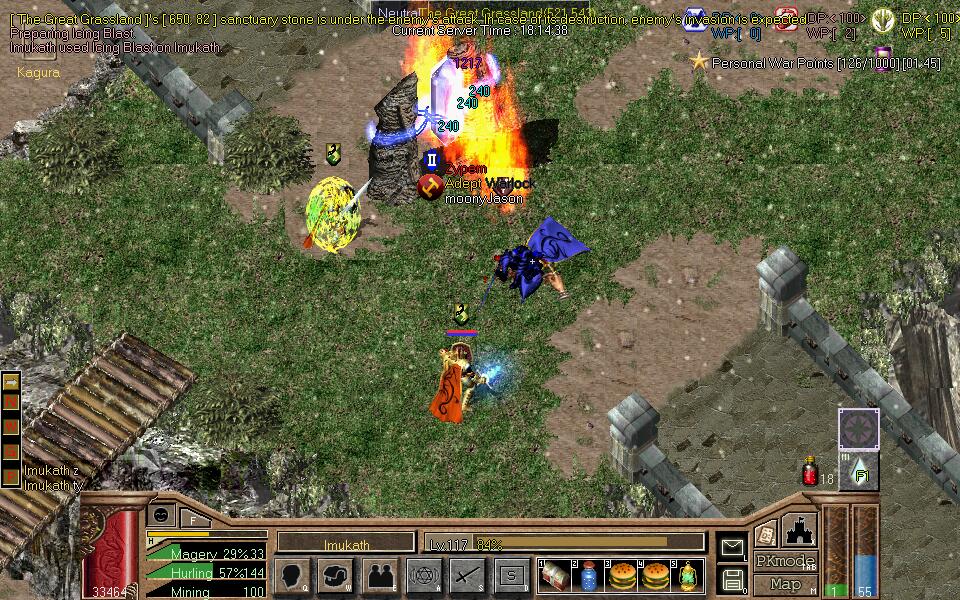Open the hexagram magic button
The height and width of the screenshot is (600, 960).
tap(424, 576)
